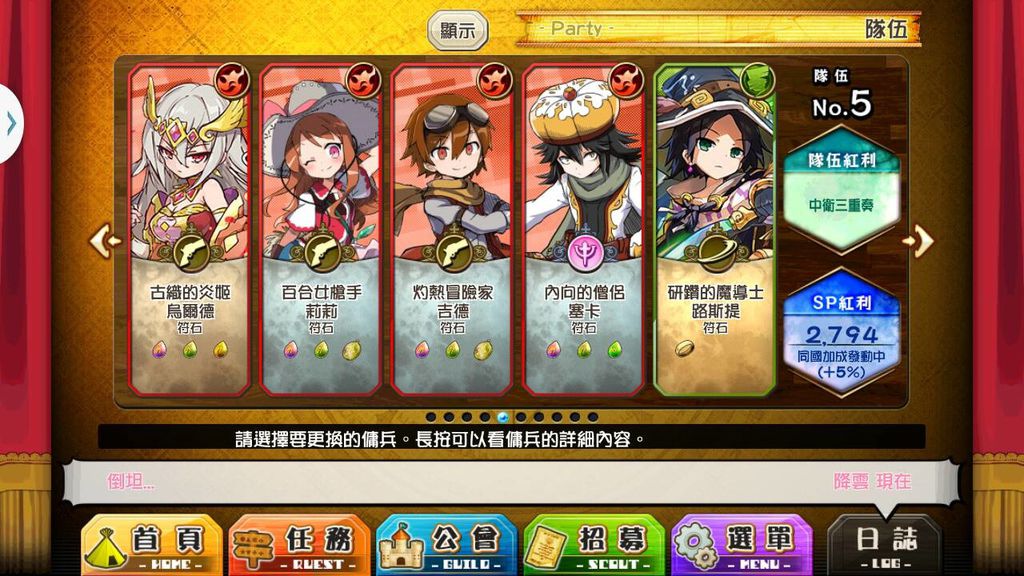Open the 選單 Menu button
The width and height of the screenshot is (1024, 576).
(x=741, y=546)
